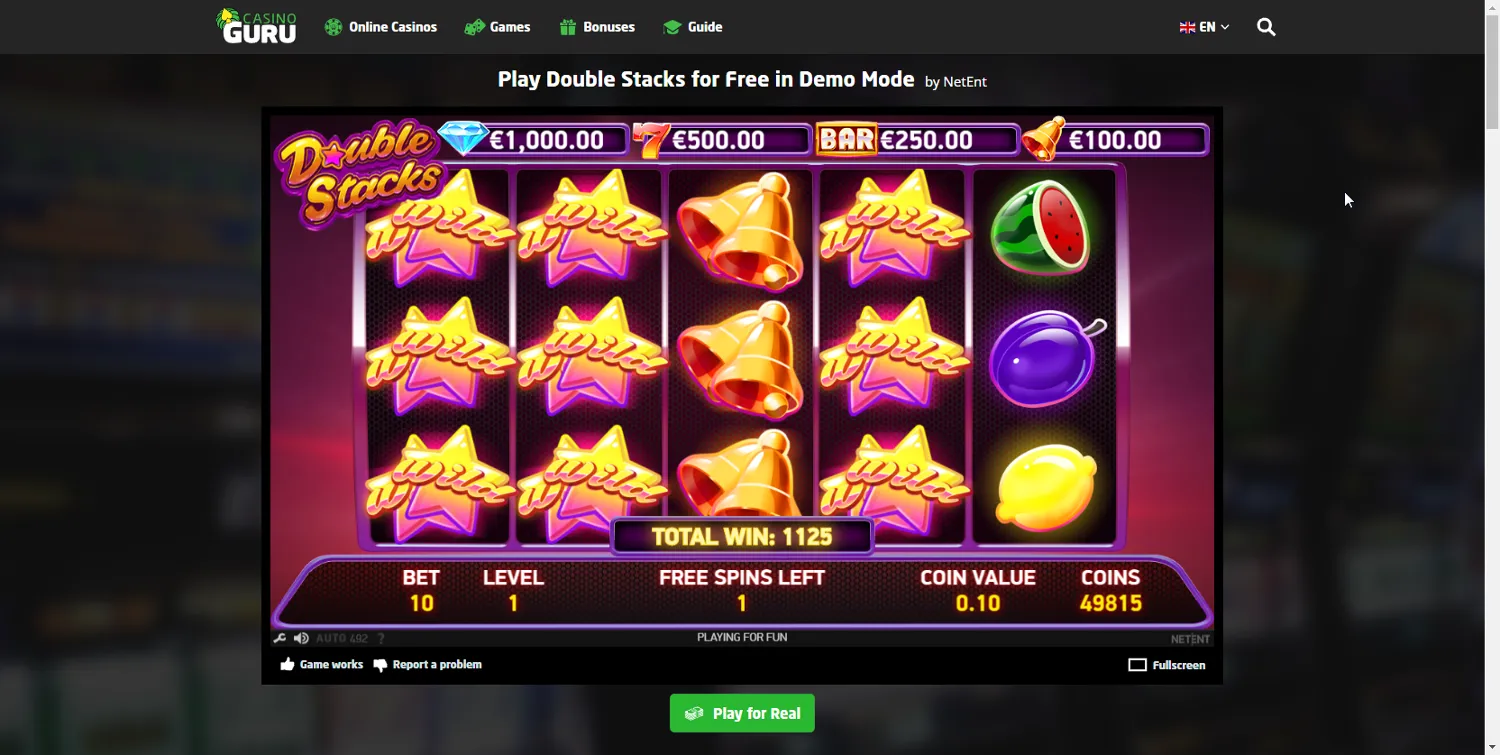Select the Games menu item
This screenshot has width=1500, height=755.
(508, 27)
